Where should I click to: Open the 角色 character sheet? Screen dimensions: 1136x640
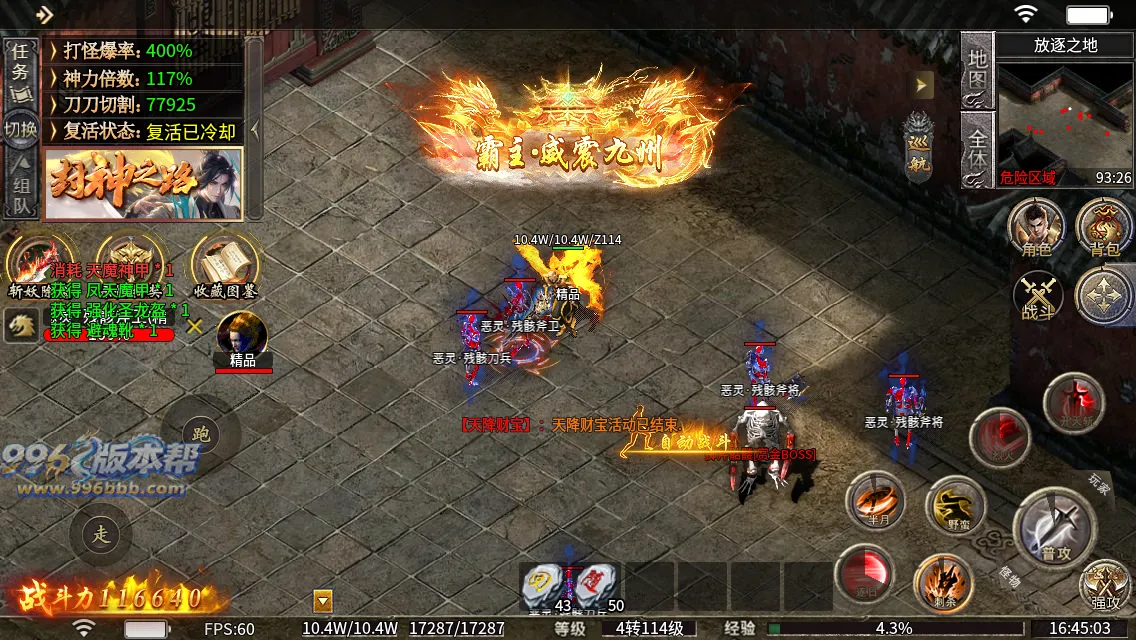[1035, 227]
